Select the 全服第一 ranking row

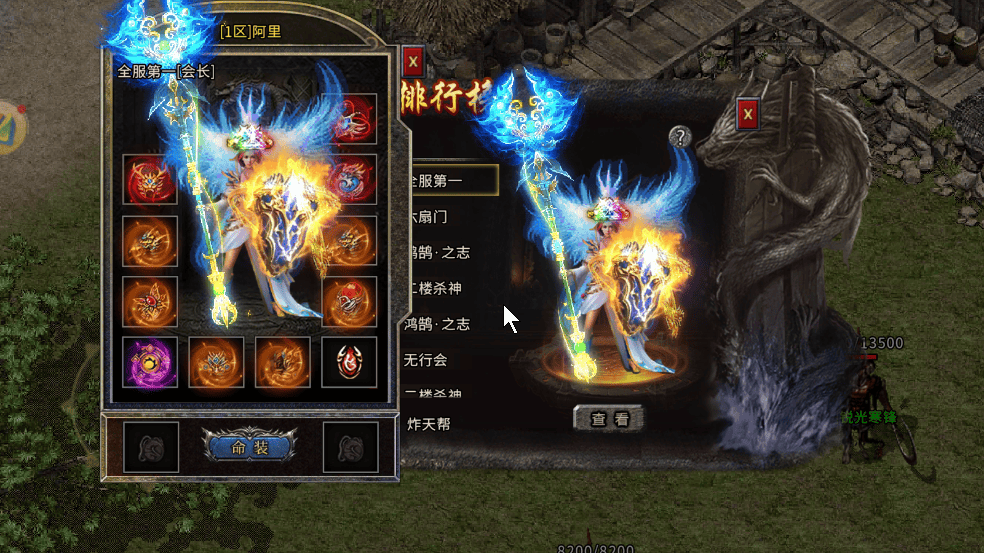(452, 180)
